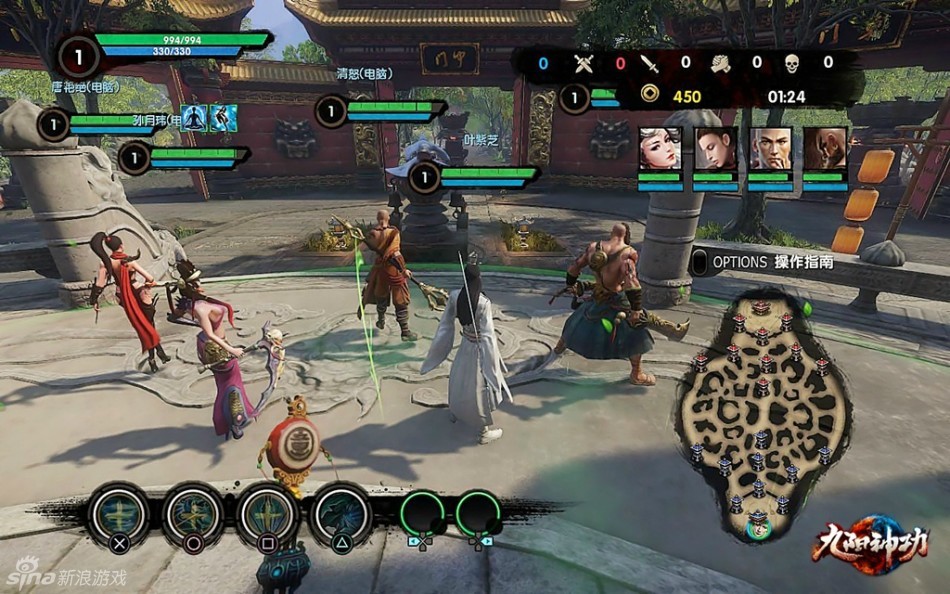
Task: Click the running figure buff icon
Action: coord(223,118)
